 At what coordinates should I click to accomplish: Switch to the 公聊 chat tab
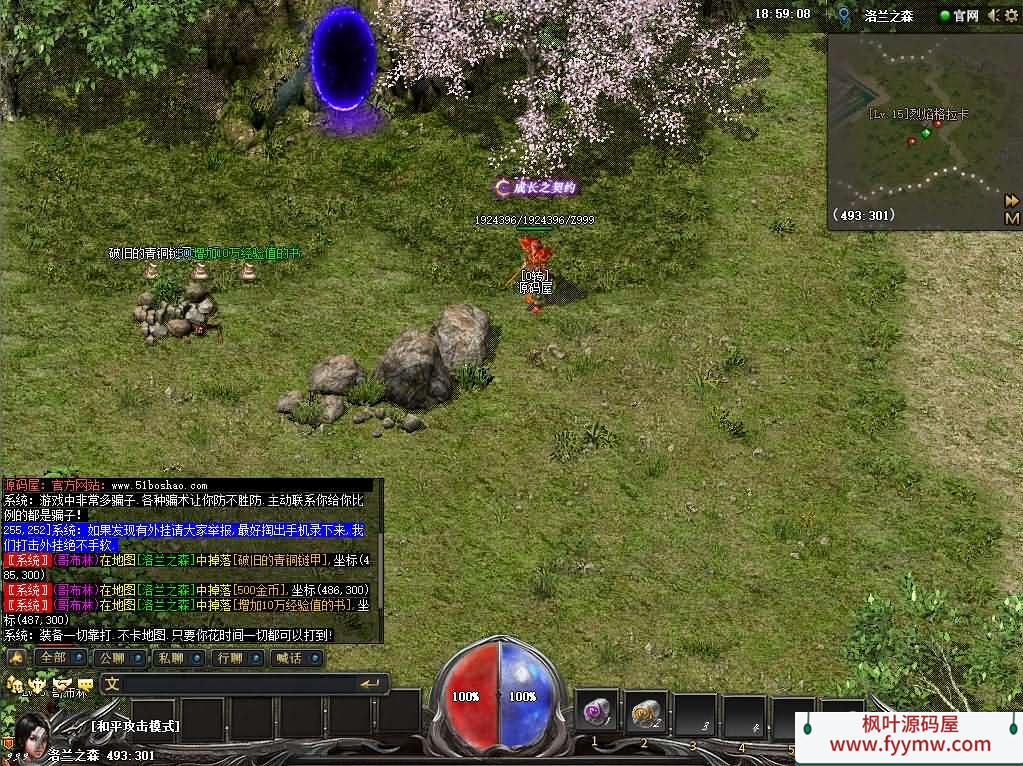110,658
